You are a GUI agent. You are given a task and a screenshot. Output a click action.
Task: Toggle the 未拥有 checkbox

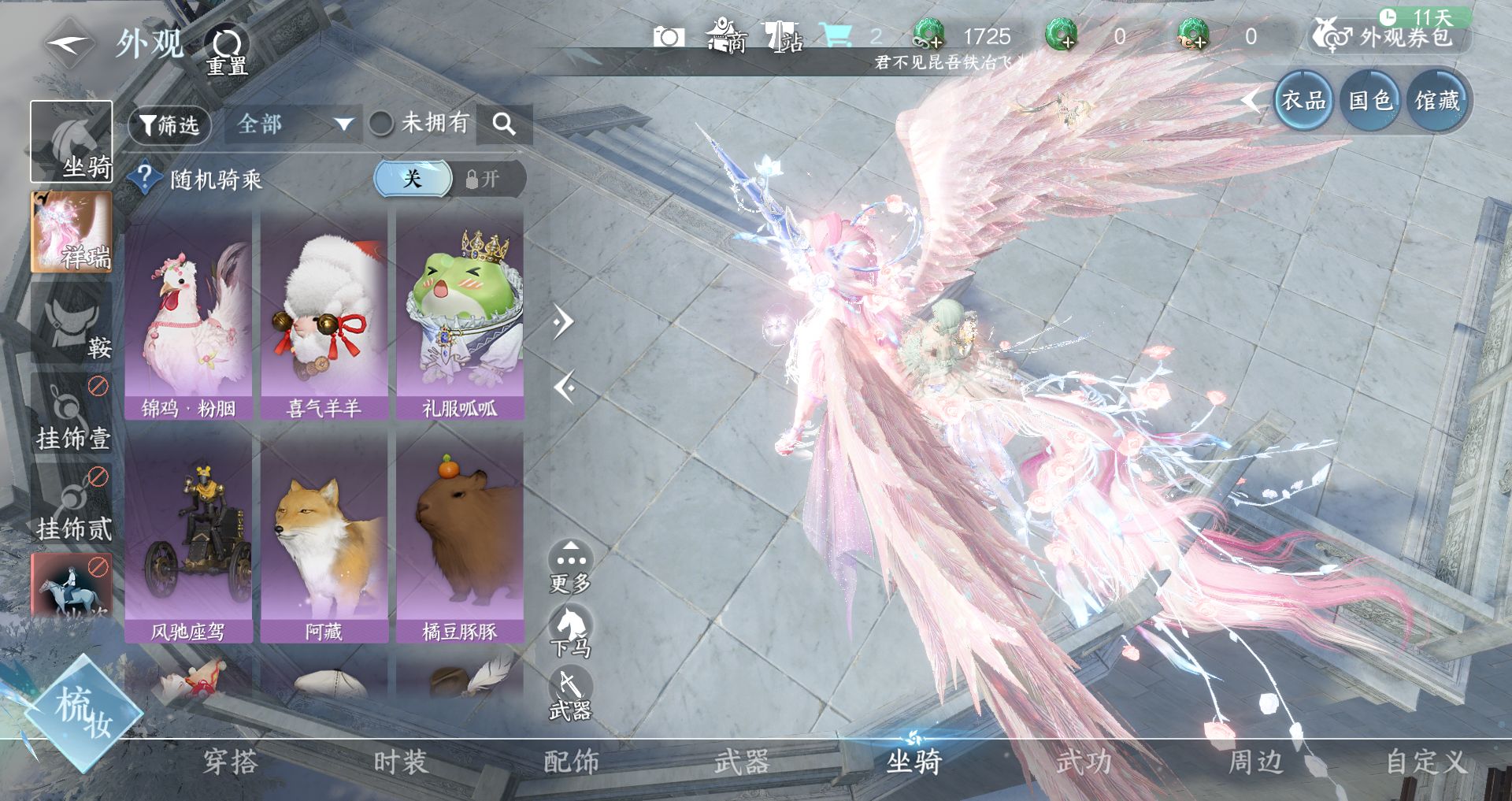[382, 124]
